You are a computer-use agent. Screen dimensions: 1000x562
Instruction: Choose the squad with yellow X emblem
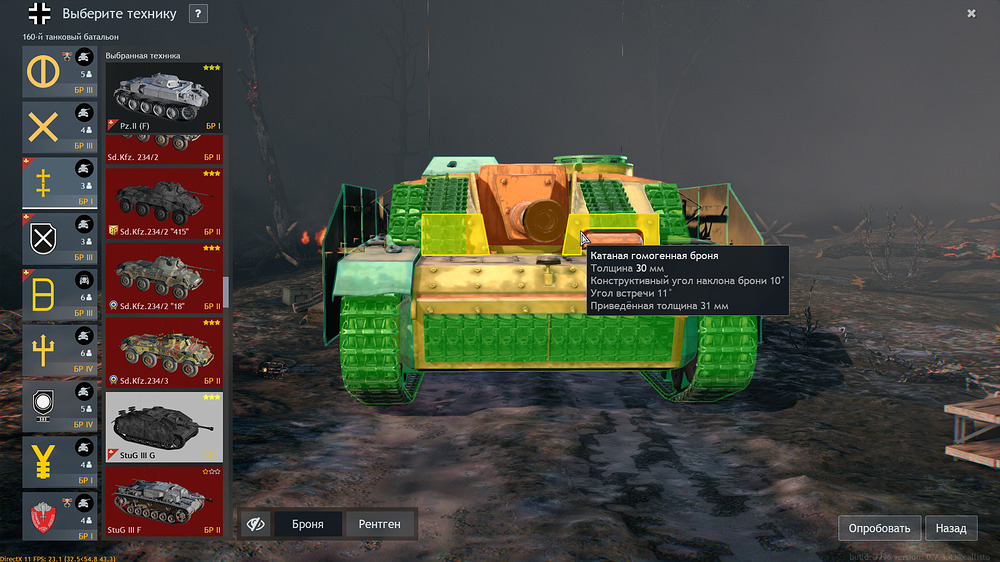click(x=60, y=127)
